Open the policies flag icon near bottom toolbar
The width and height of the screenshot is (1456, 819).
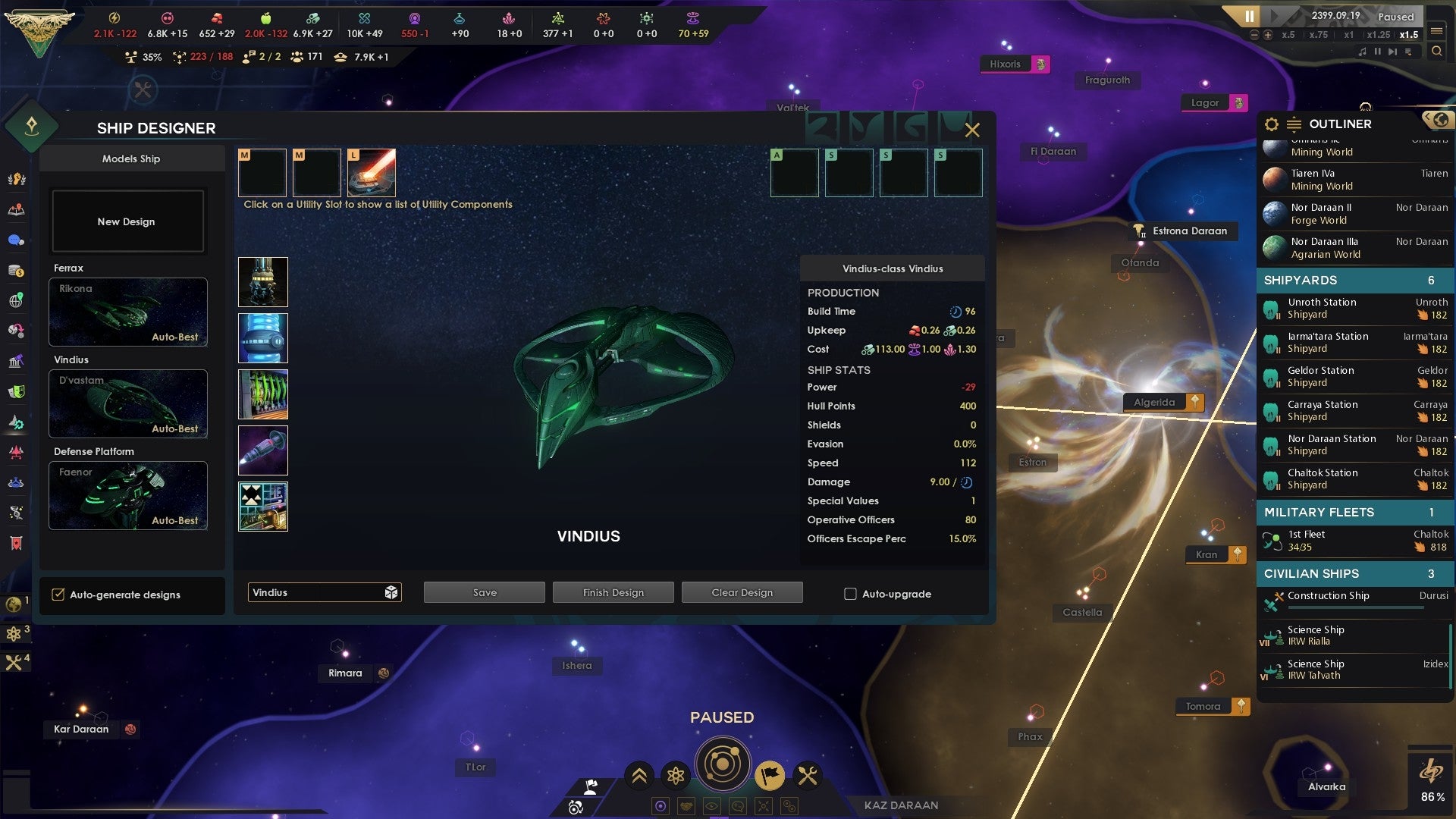click(x=770, y=777)
